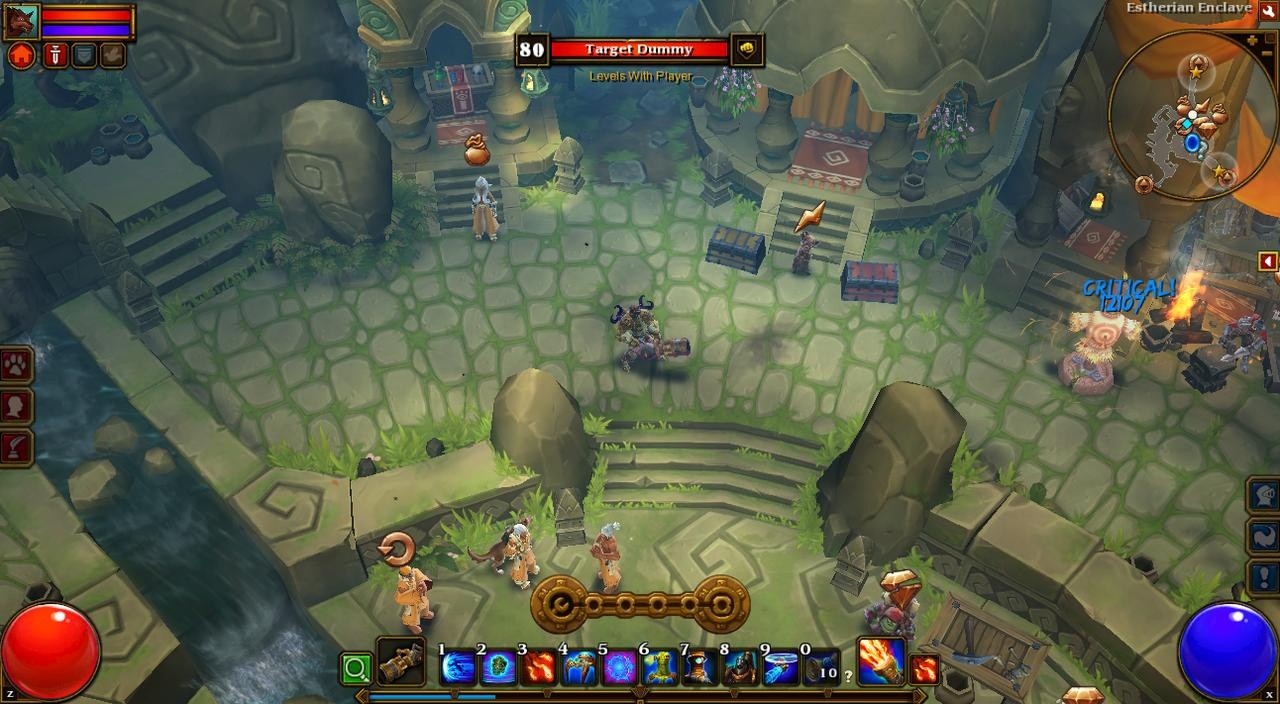Image resolution: width=1280 pixels, height=704 pixels.
Task: Select the cannon weapon slot
Action: pos(400,662)
